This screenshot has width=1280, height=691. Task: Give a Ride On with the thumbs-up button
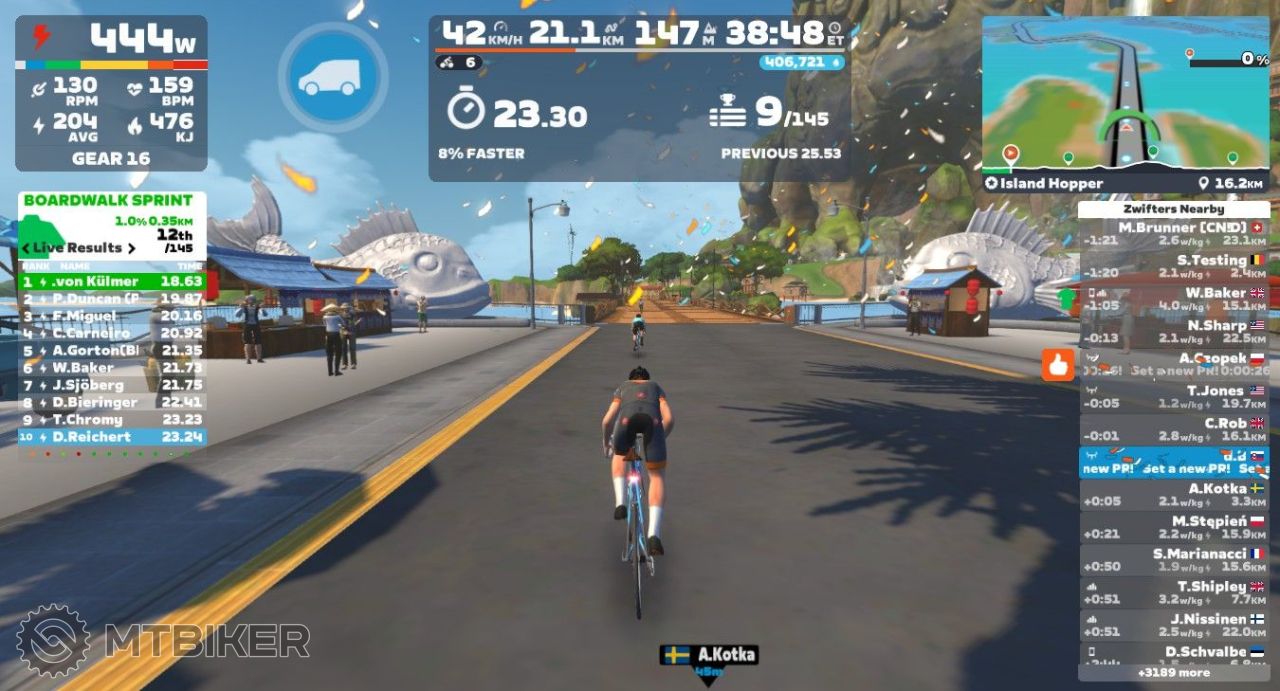(x=1057, y=365)
